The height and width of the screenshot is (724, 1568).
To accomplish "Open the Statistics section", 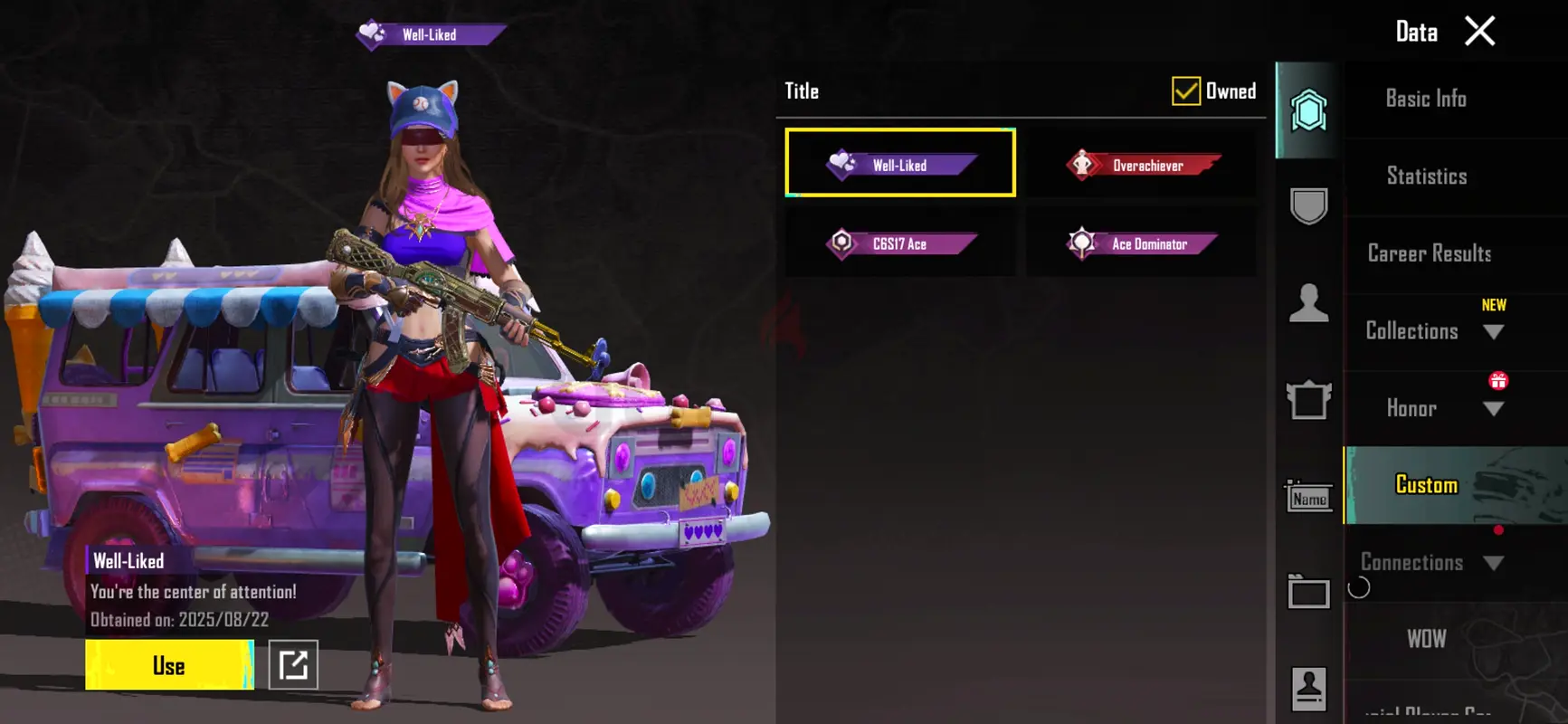I will [1427, 176].
